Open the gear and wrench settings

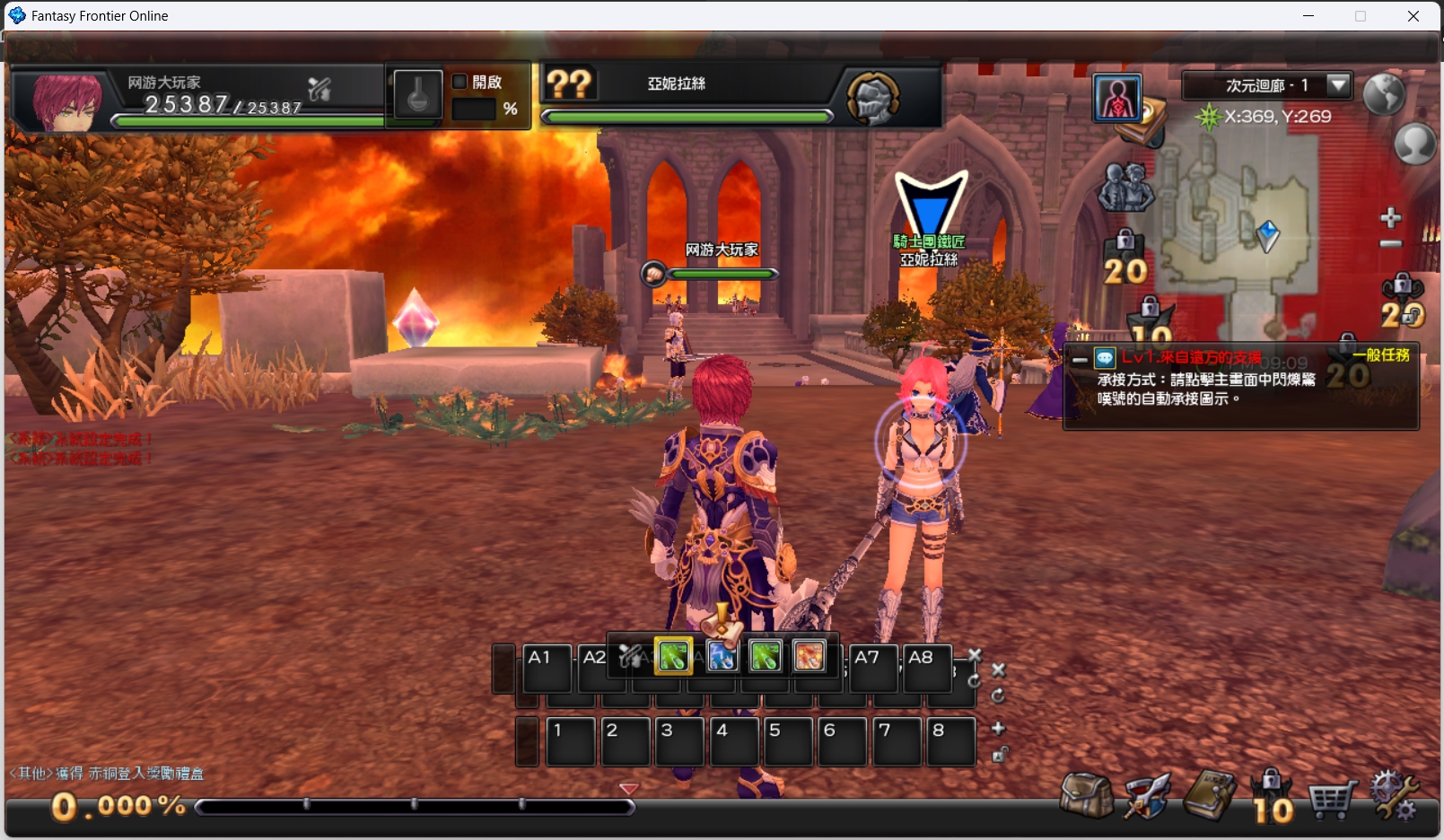pyautogui.click(x=1394, y=795)
